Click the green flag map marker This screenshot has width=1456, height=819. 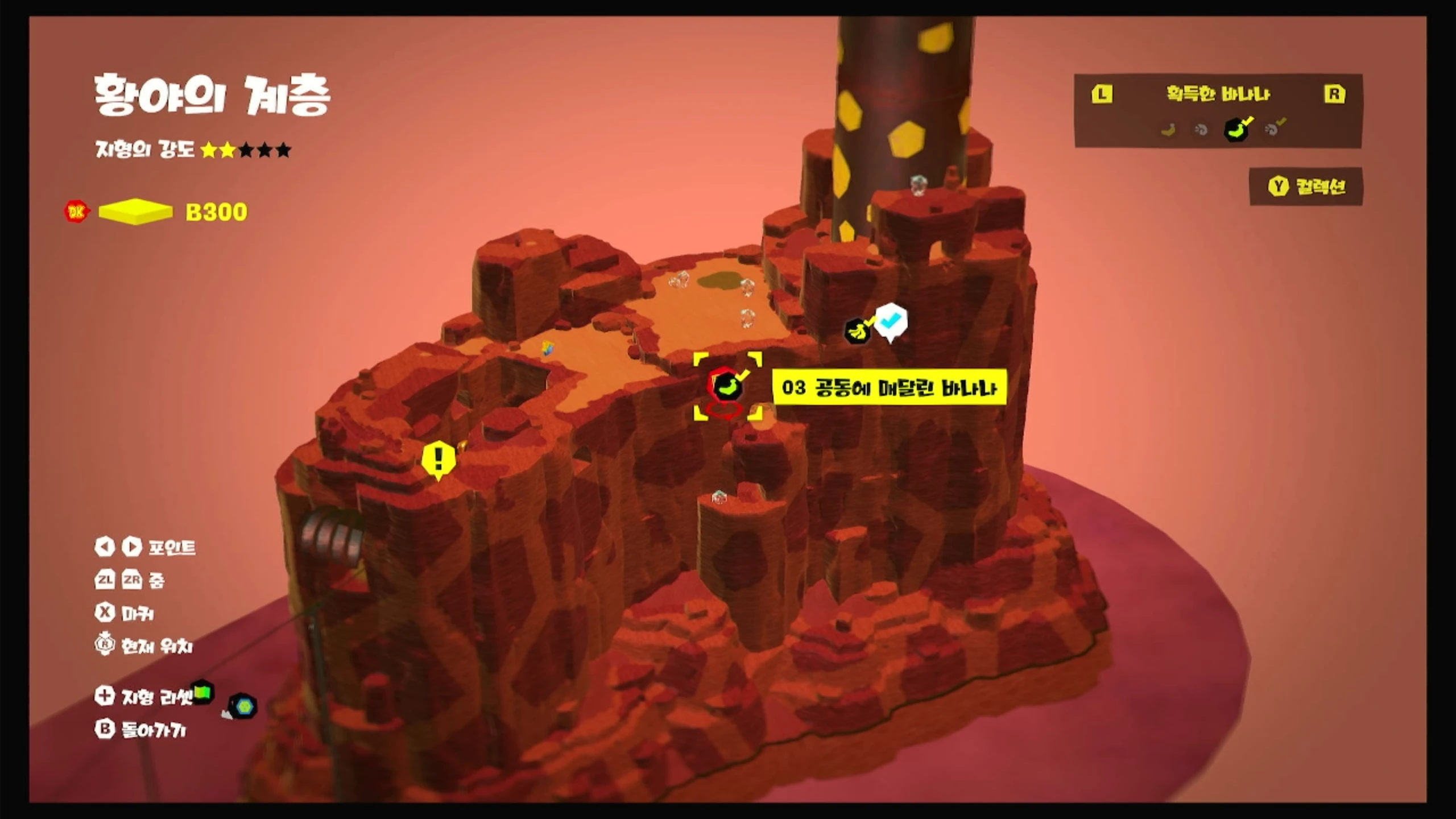(202, 692)
